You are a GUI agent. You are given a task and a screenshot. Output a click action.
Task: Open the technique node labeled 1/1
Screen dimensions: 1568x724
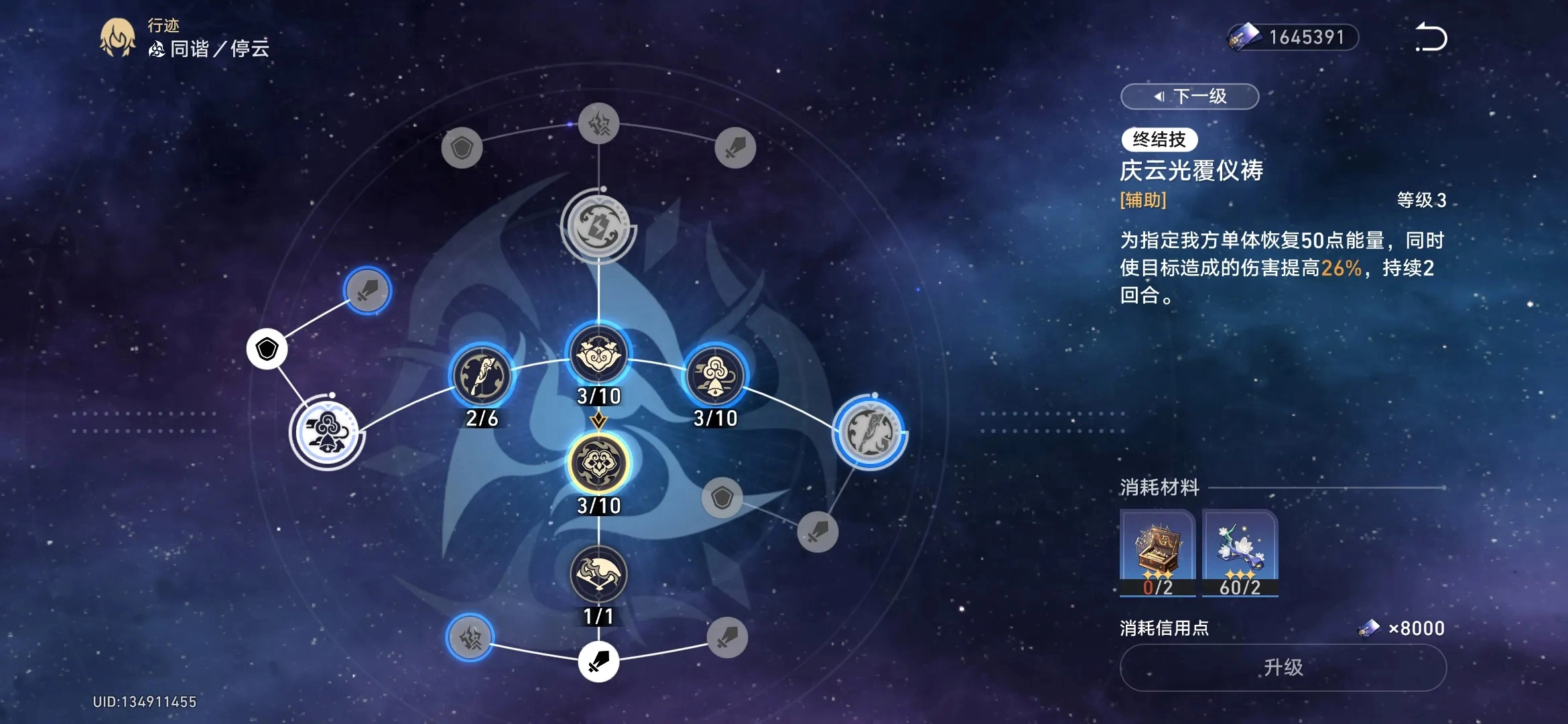click(x=598, y=575)
